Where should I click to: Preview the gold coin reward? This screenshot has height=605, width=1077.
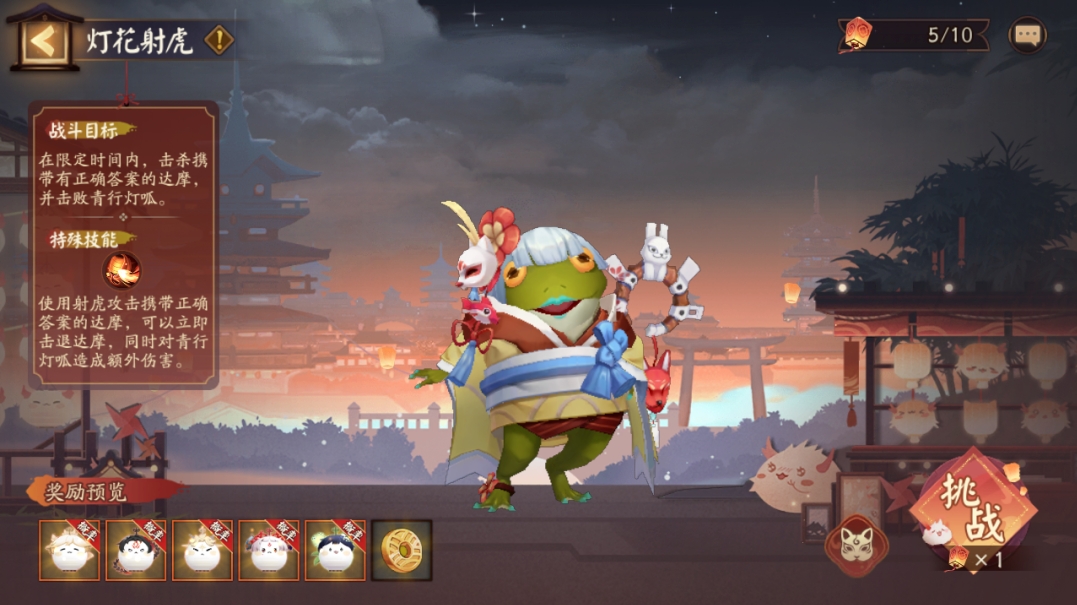401,550
